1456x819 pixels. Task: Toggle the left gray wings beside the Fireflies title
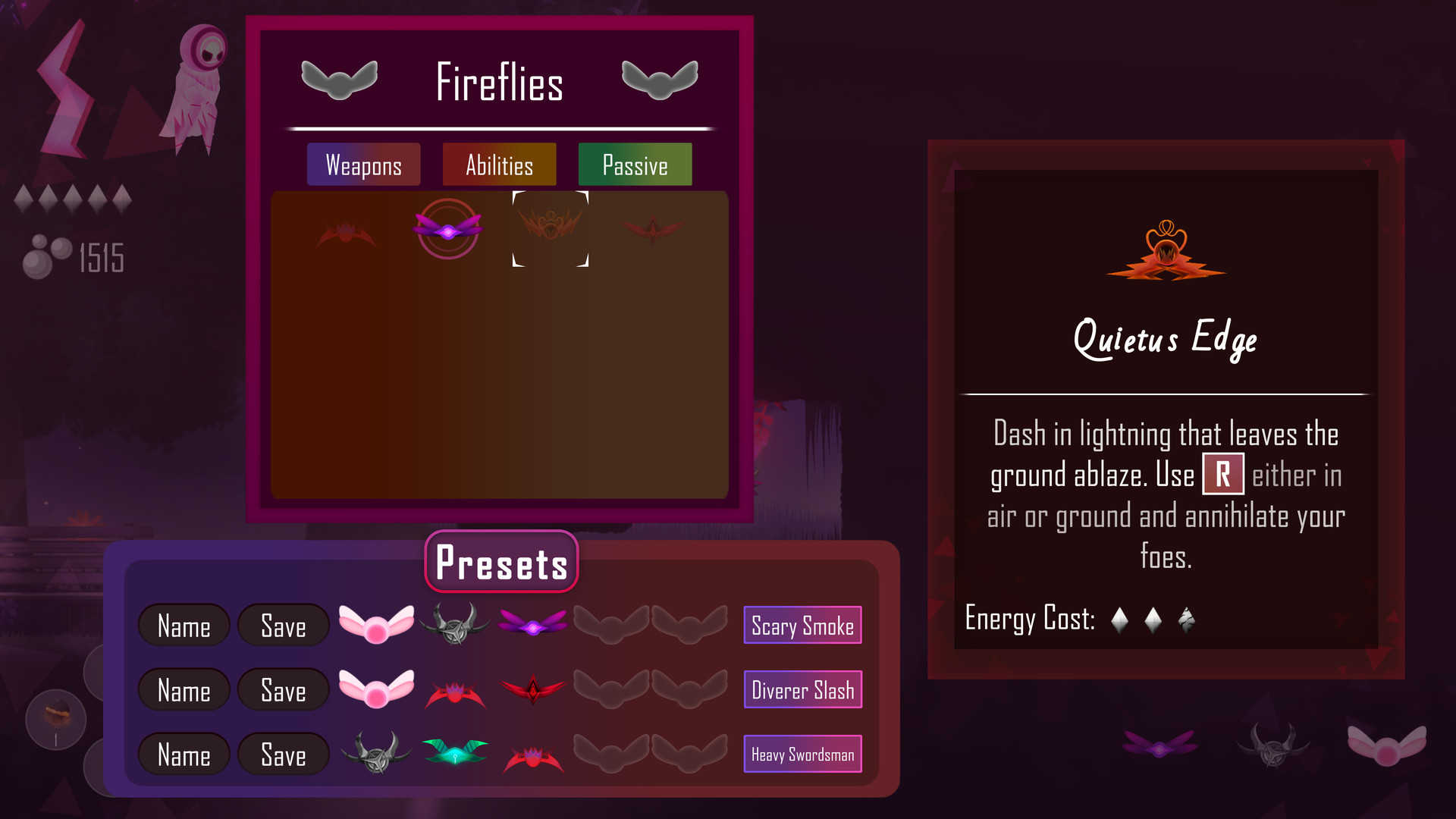pos(340,79)
